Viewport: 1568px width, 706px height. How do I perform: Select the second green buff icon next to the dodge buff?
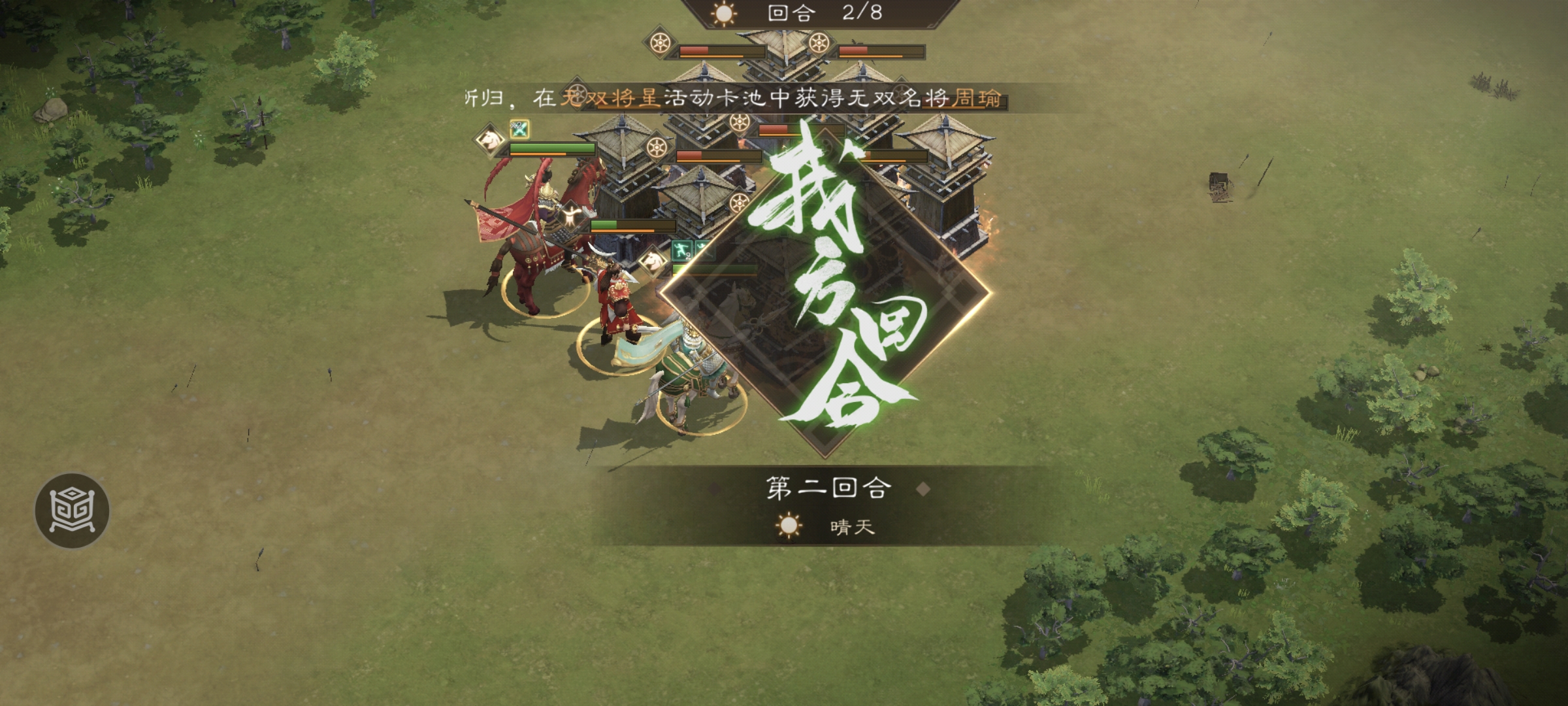coord(704,251)
